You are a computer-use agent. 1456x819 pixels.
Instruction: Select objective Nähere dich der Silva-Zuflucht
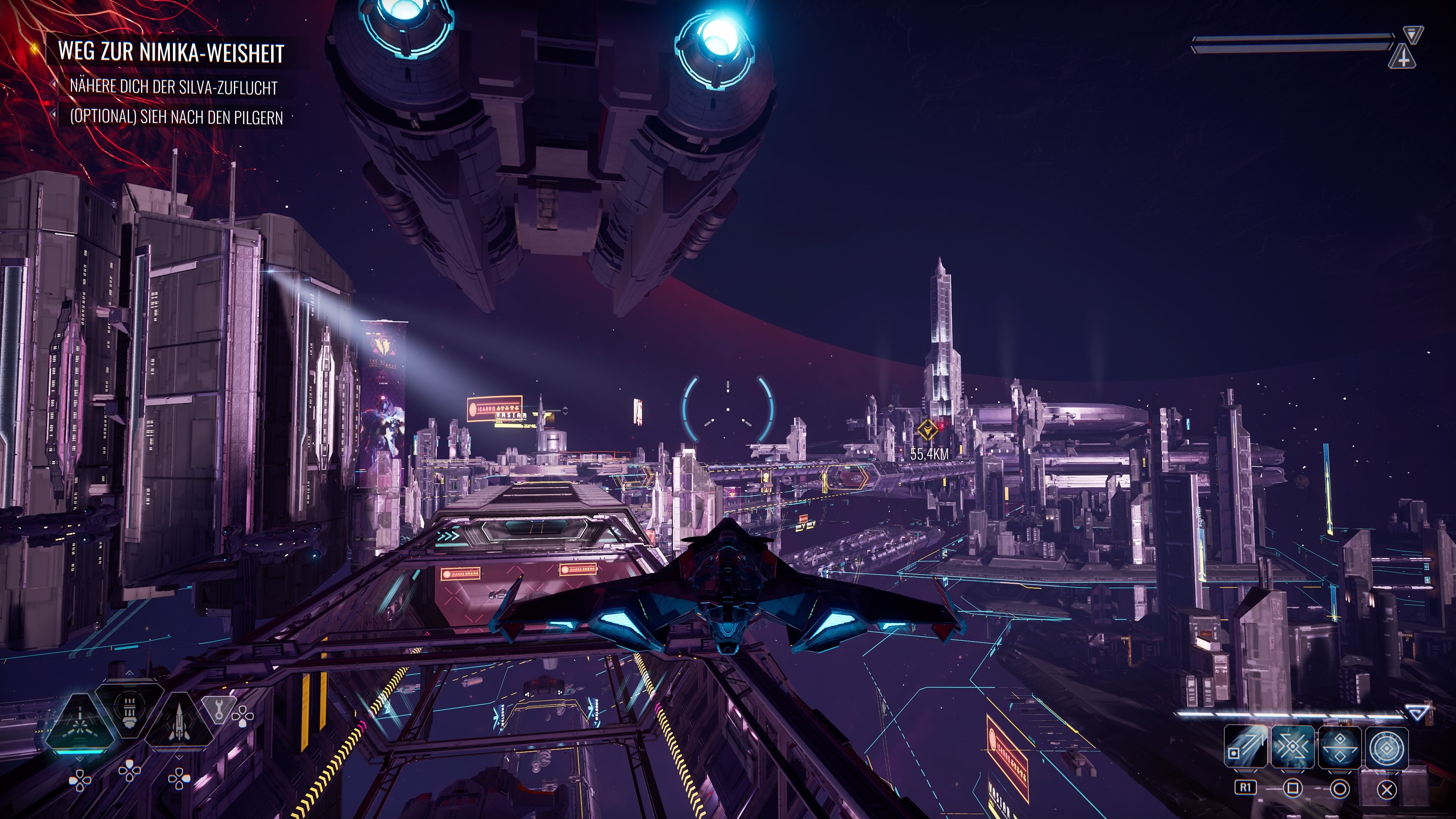click(174, 87)
